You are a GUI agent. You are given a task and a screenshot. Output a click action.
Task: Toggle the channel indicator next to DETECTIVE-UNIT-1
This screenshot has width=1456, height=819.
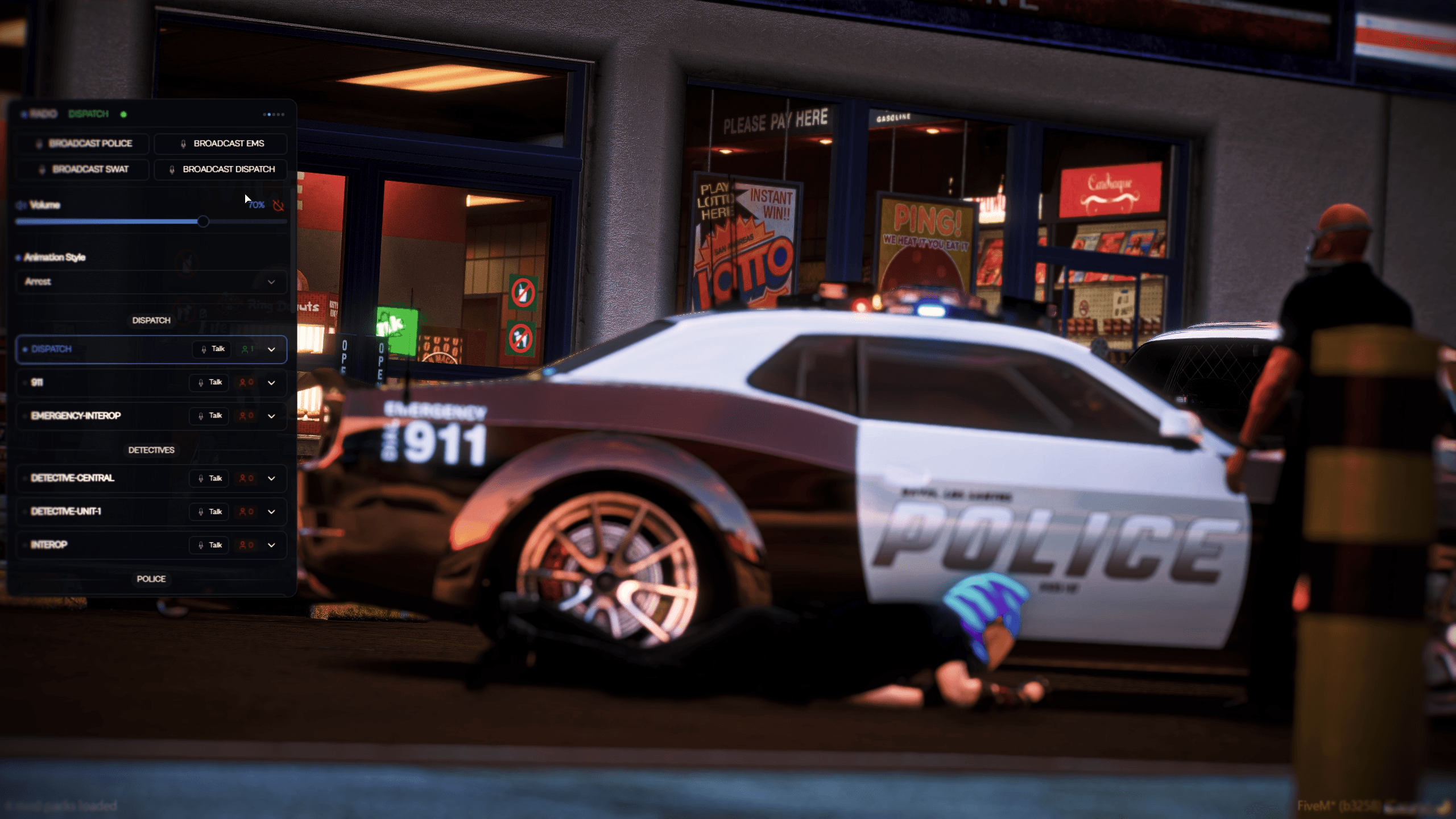[24, 511]
